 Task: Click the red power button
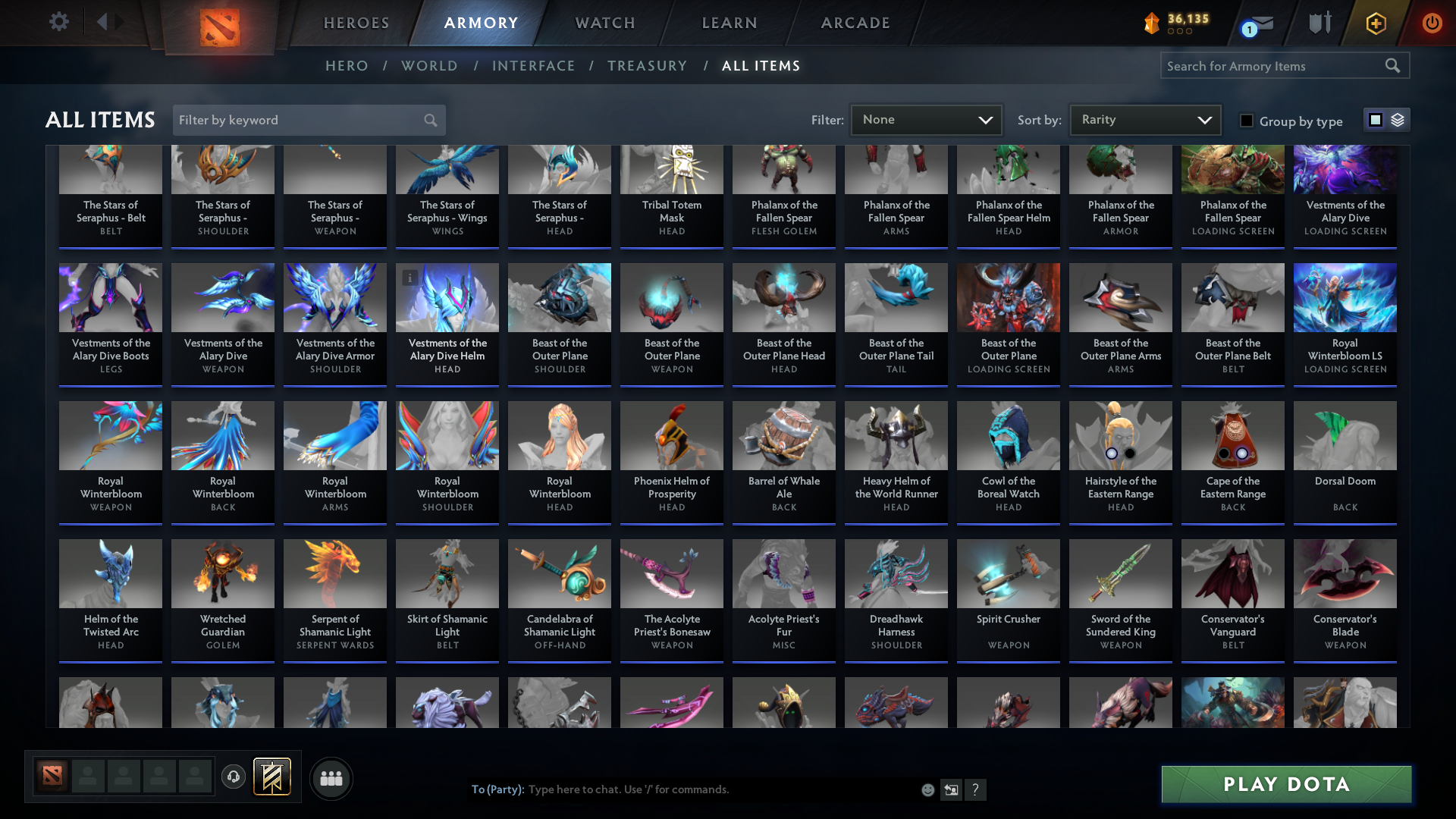[1432, 22]
